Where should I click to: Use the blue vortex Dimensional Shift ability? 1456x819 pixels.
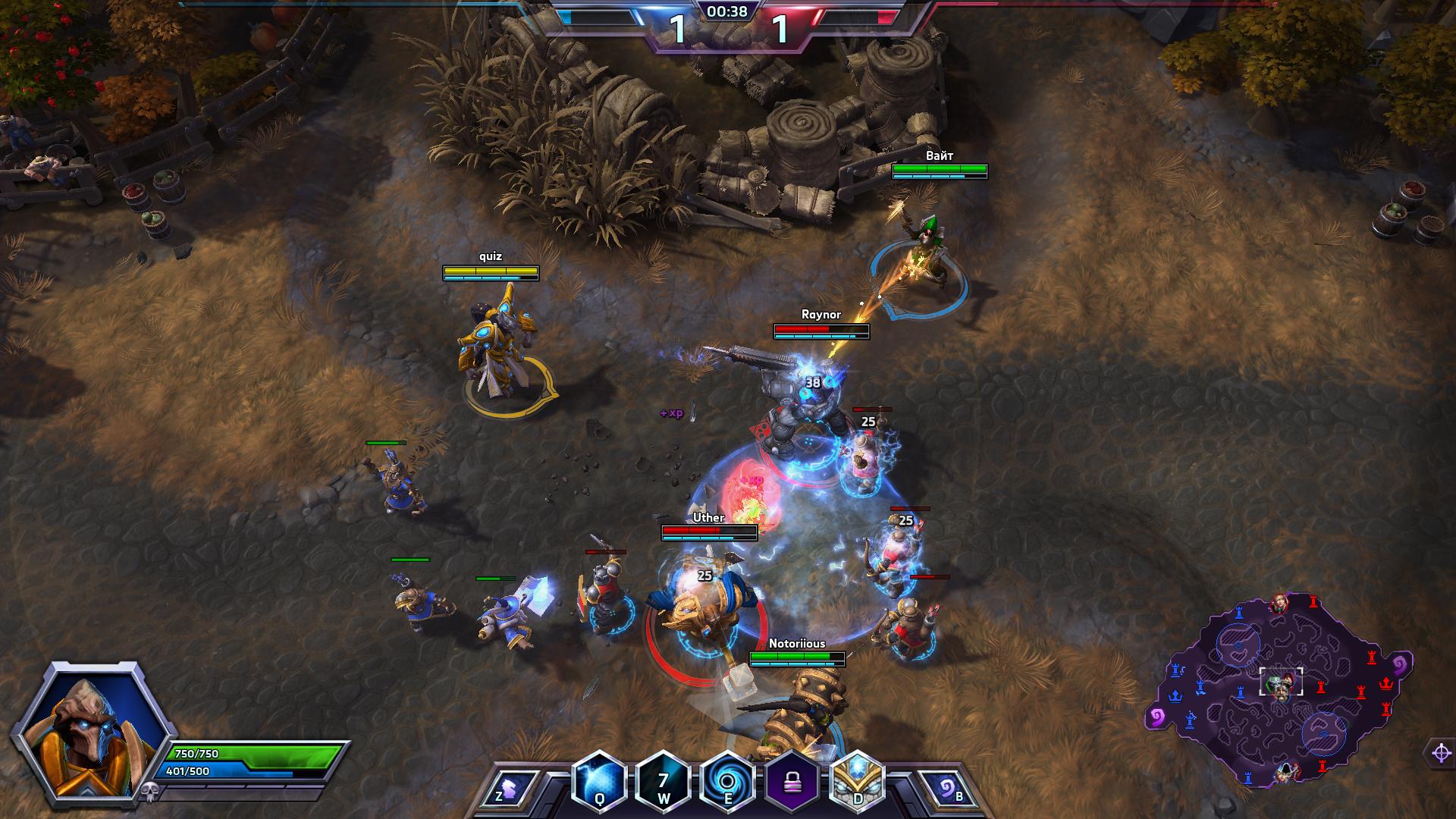coord(727,780)
